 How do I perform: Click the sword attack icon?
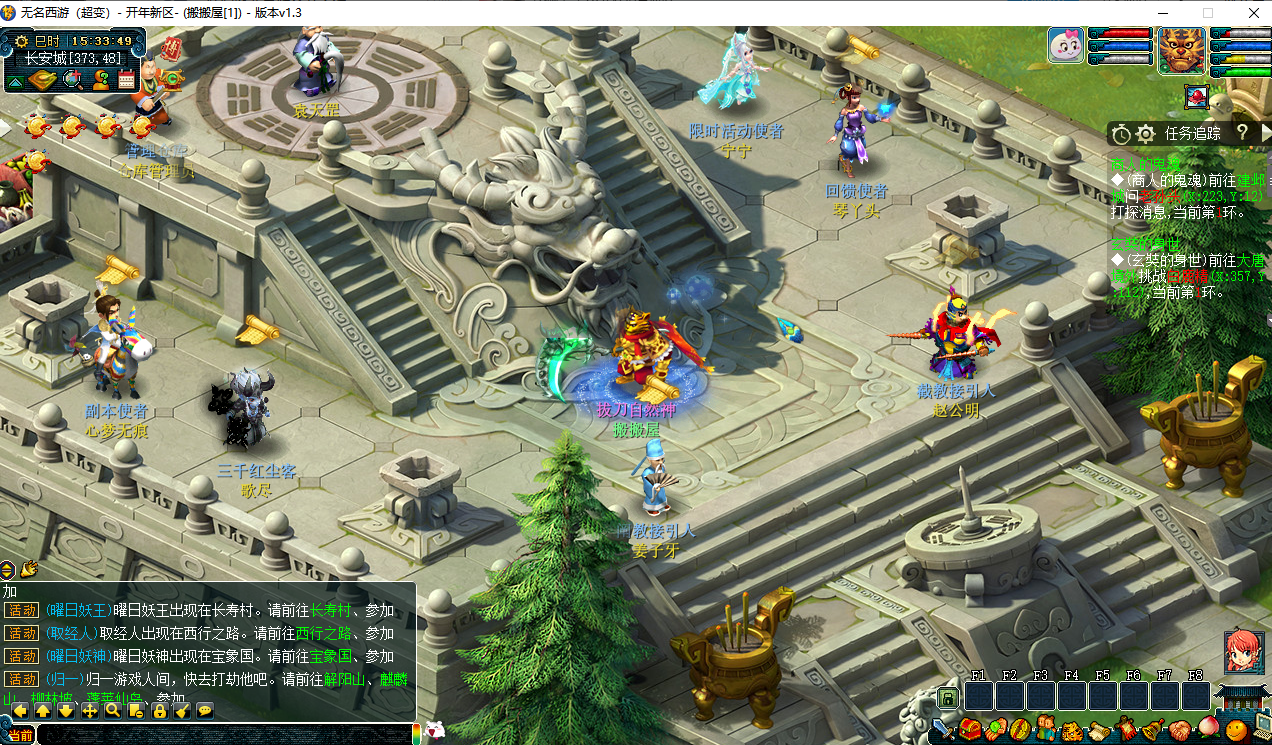(941, 730)
